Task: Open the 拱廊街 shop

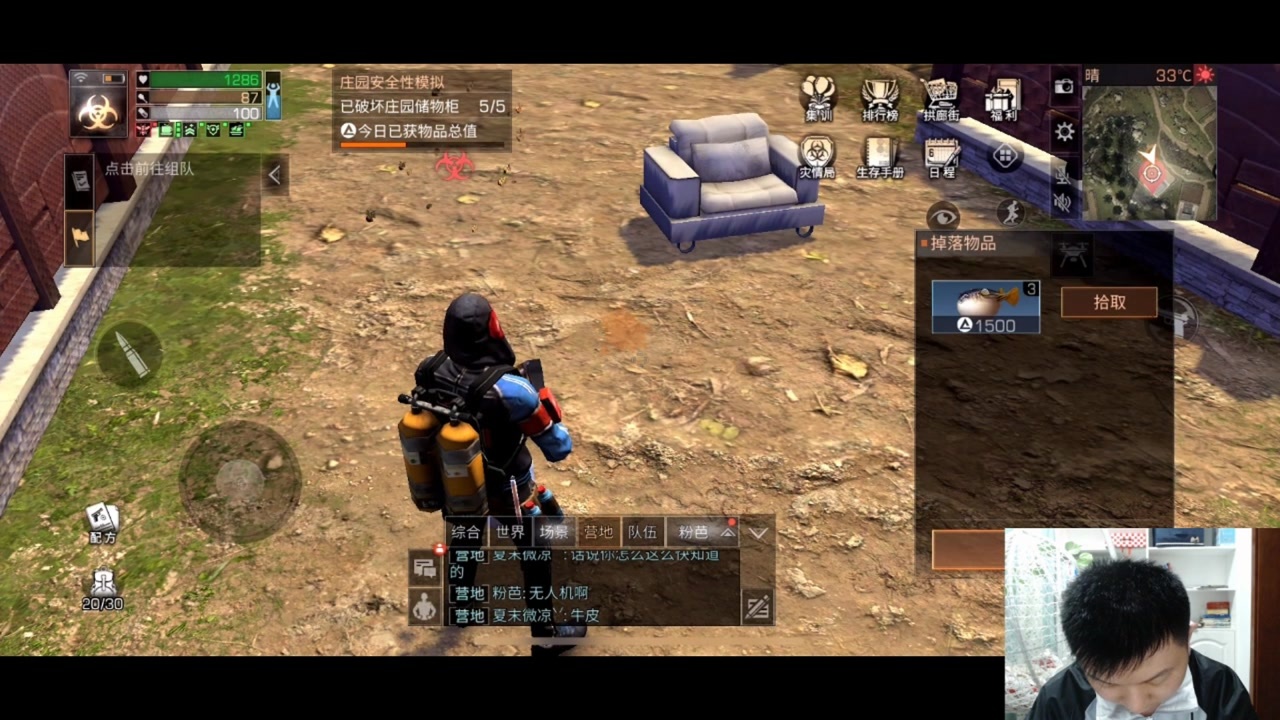Action: pyautogui.click(x=940, y=99)
